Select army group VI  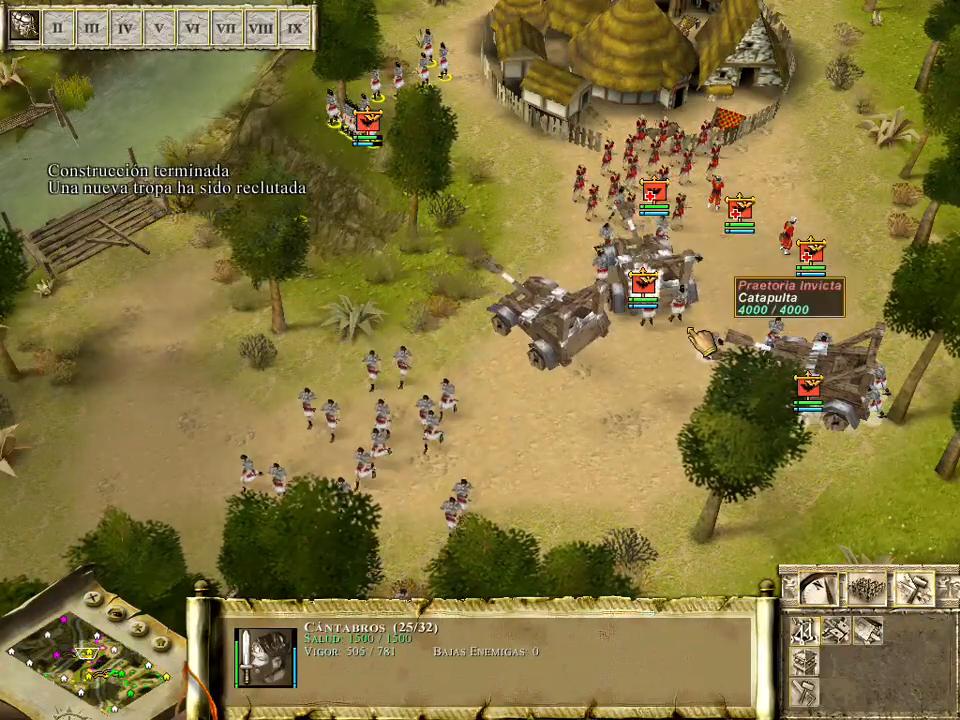[x=194, y=27]
